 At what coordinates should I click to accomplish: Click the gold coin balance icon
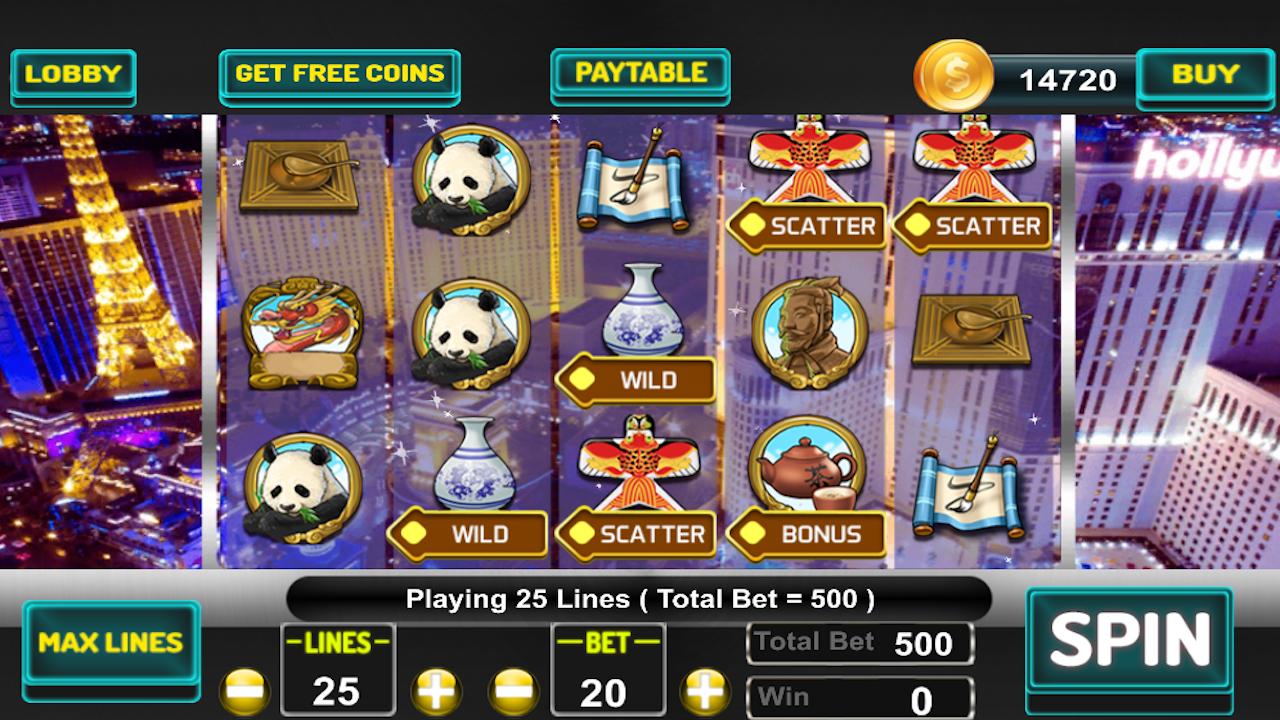952,73
